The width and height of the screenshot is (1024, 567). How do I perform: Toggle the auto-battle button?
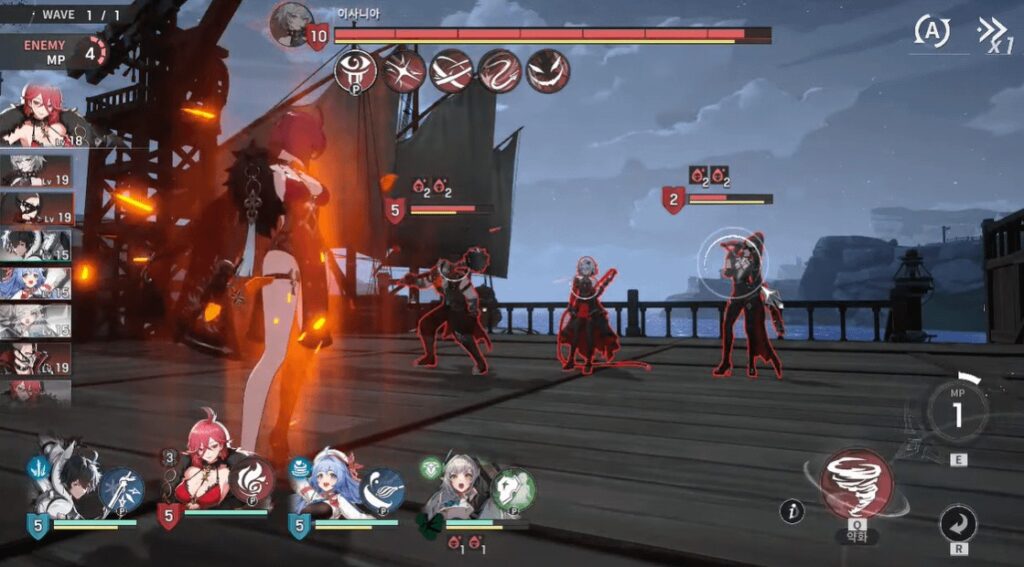(x=932, y=32)
